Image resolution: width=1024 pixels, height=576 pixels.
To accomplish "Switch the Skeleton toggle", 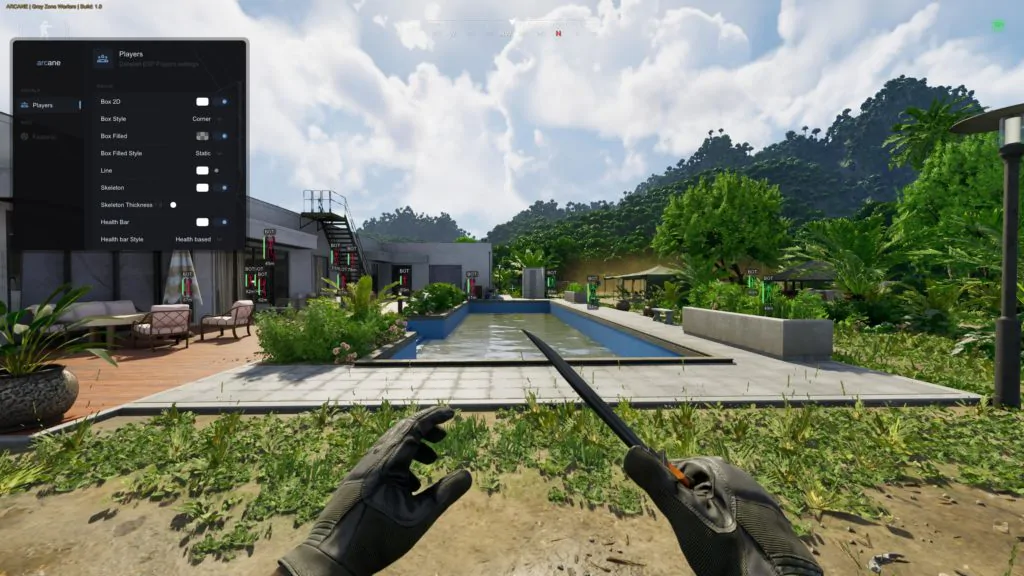I will coord(222,188).
